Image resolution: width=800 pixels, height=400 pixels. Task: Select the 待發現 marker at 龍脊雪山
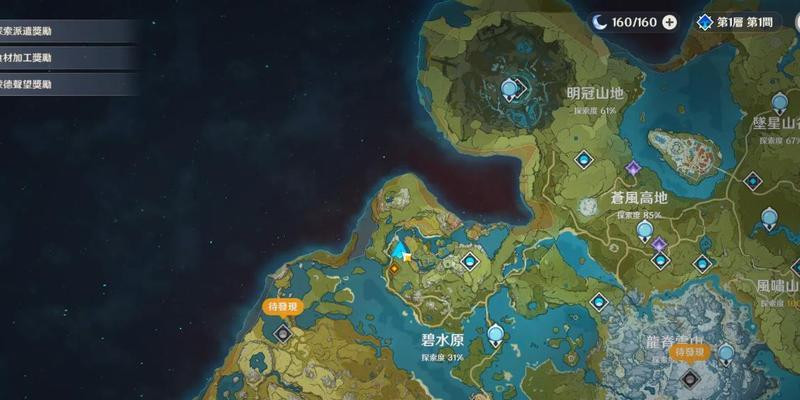tap(691, 352)
